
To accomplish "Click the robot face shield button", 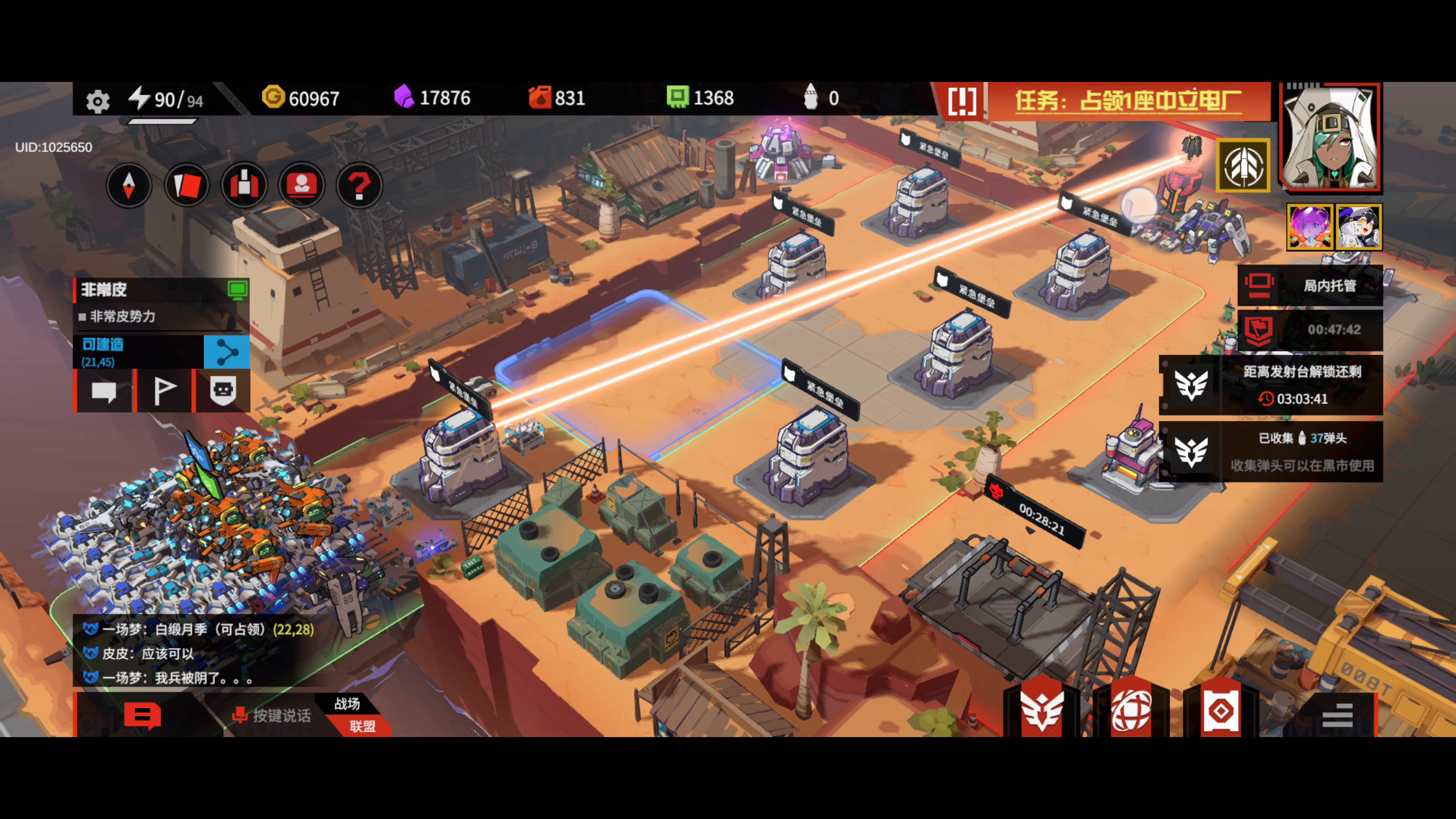I will pos(223,391).
